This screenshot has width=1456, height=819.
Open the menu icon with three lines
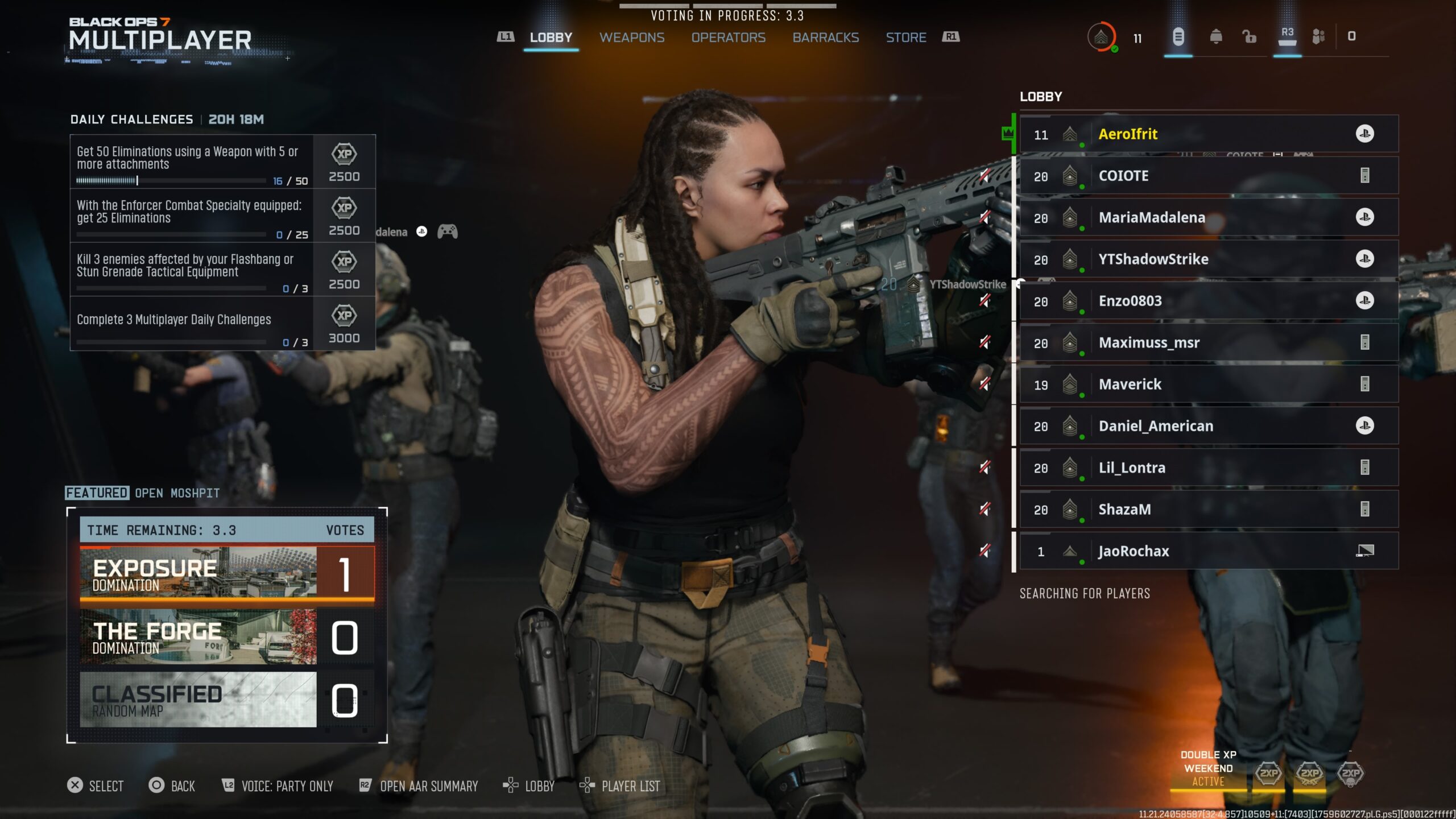[x=1178, y=37]
